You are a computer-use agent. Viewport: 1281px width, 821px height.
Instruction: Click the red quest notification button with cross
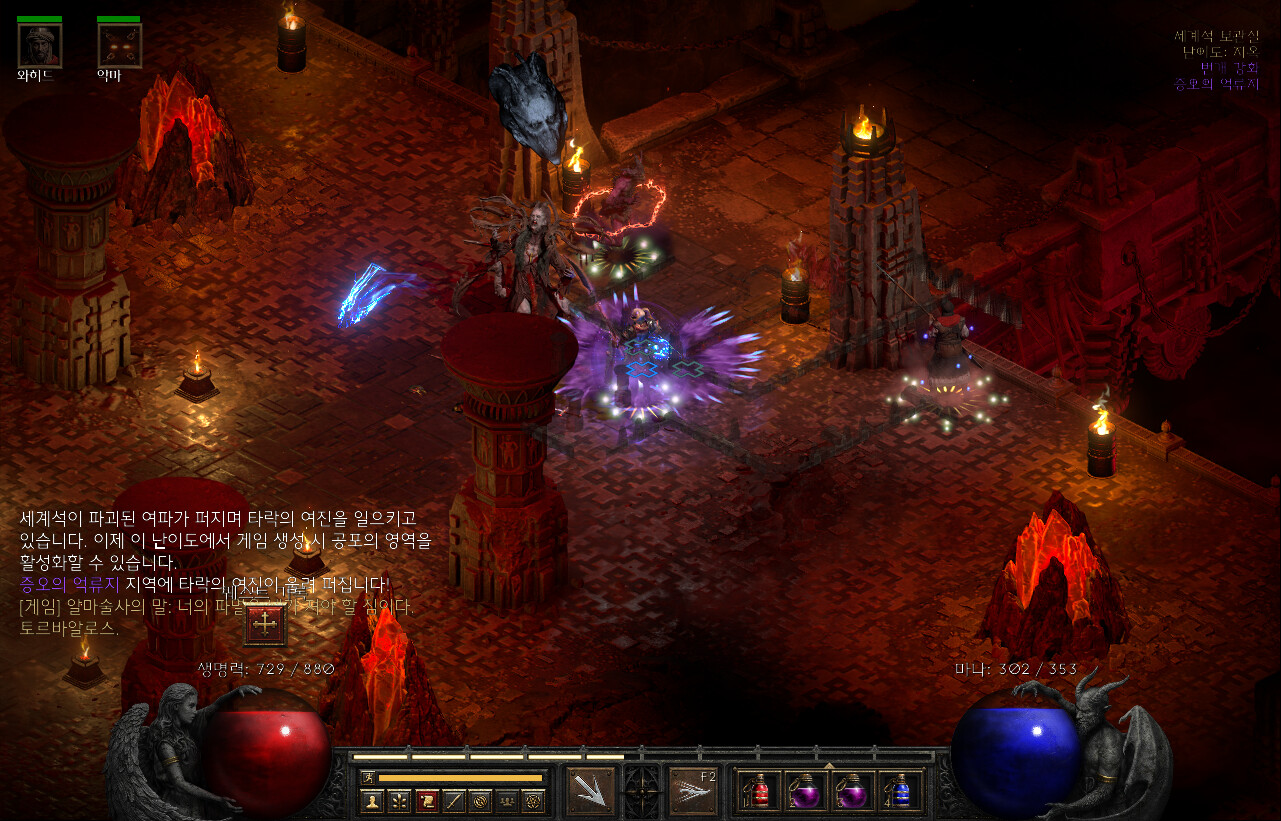click(x=265, y=625)
